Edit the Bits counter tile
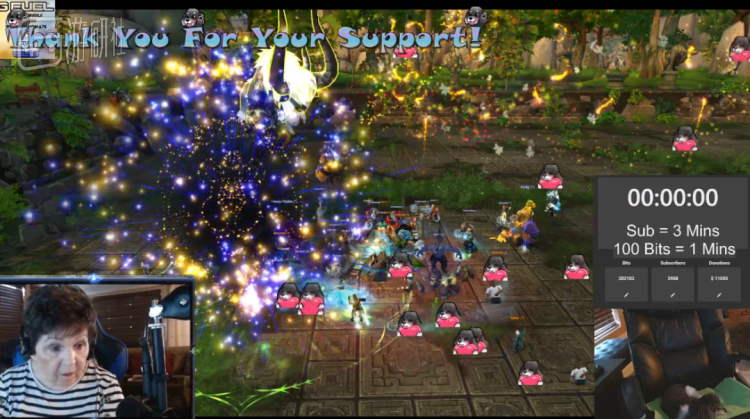This screenshot has height=419, width=750. coord(625,296)
